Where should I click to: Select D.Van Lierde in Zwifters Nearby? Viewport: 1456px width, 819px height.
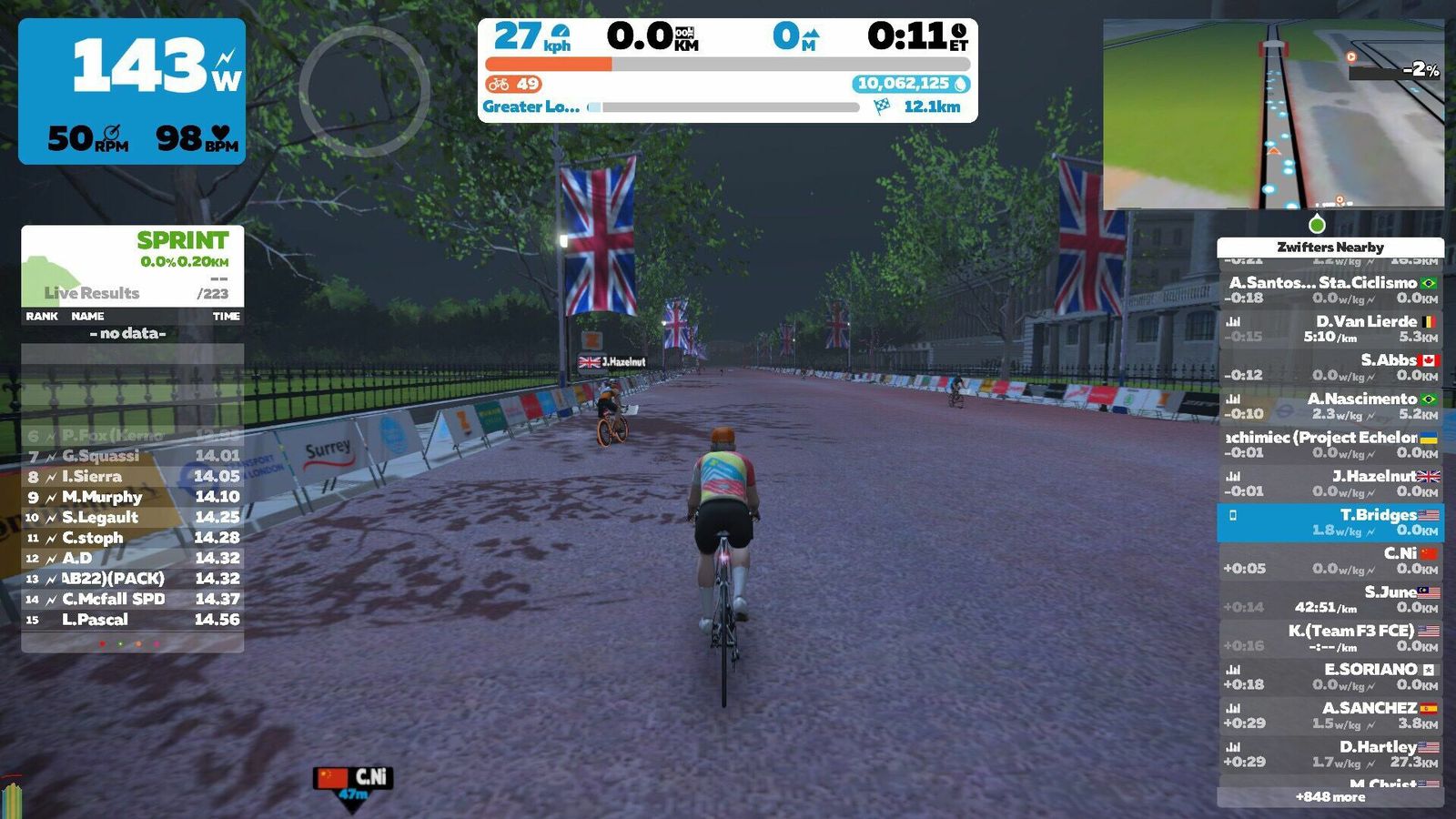(x=1330, y=329)
